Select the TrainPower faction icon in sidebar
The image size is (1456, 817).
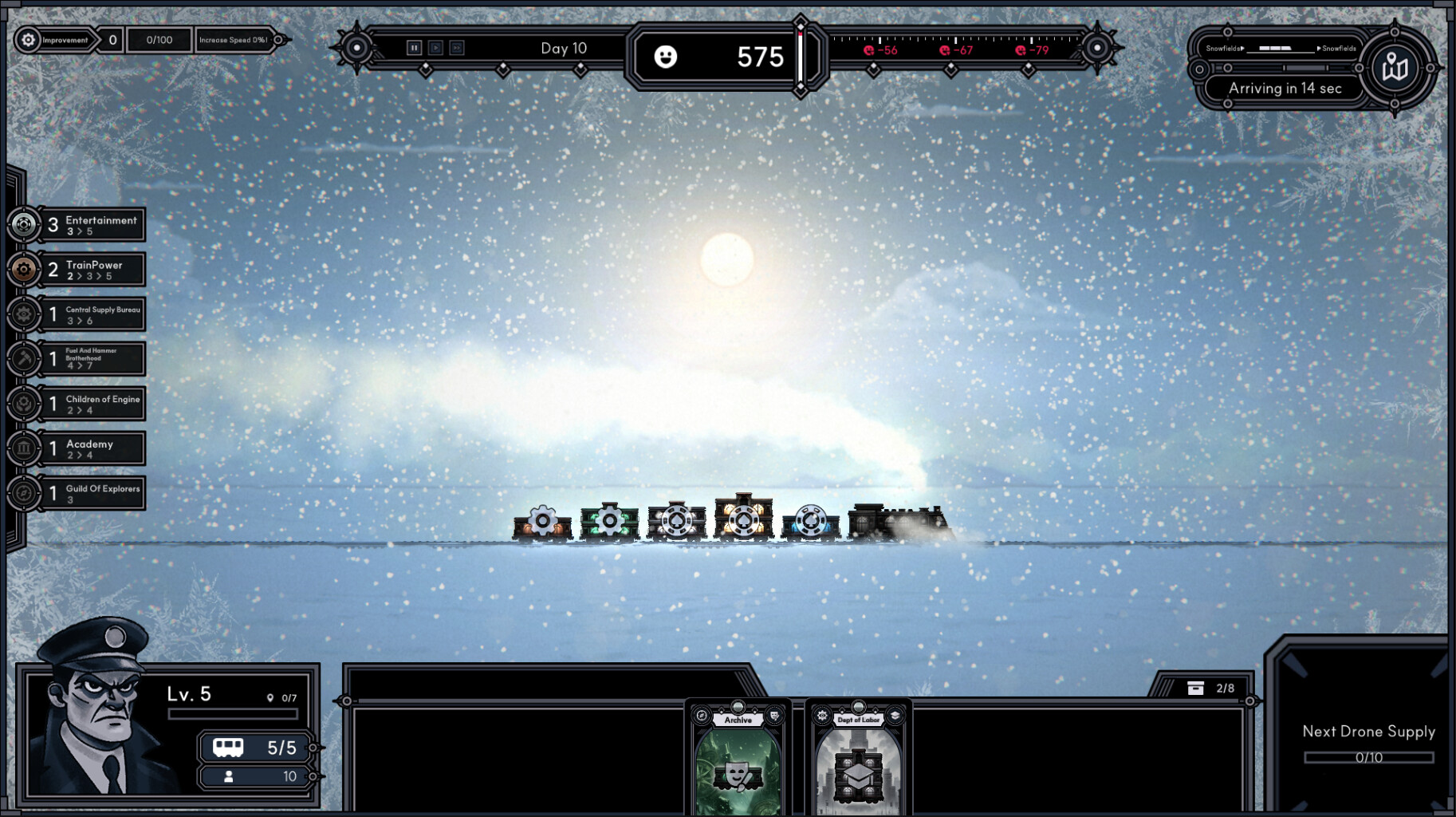coord(24,269)
